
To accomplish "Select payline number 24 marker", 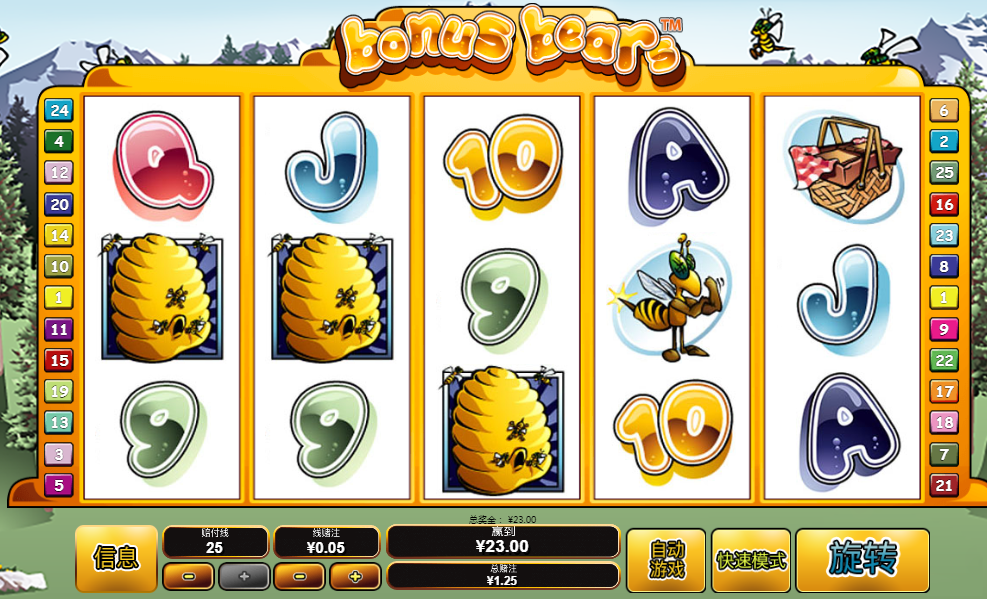I will [x=59, y=110].
